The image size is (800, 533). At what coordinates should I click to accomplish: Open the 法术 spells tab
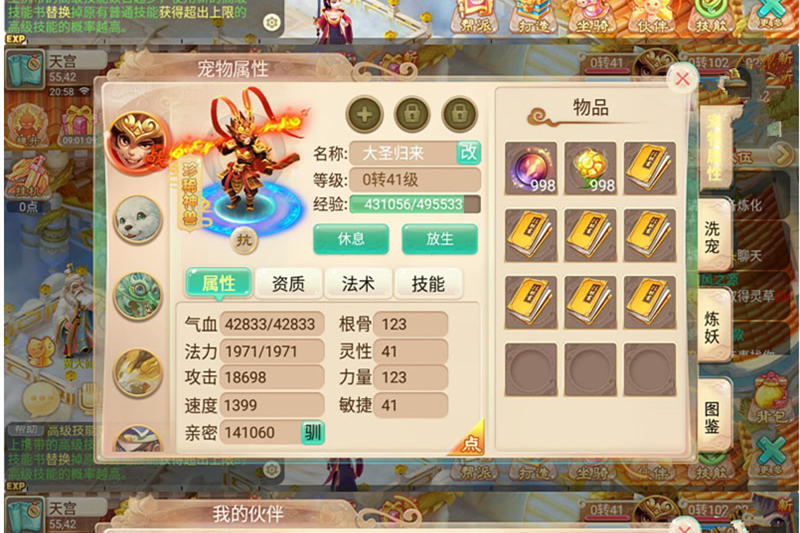(358, 284)
